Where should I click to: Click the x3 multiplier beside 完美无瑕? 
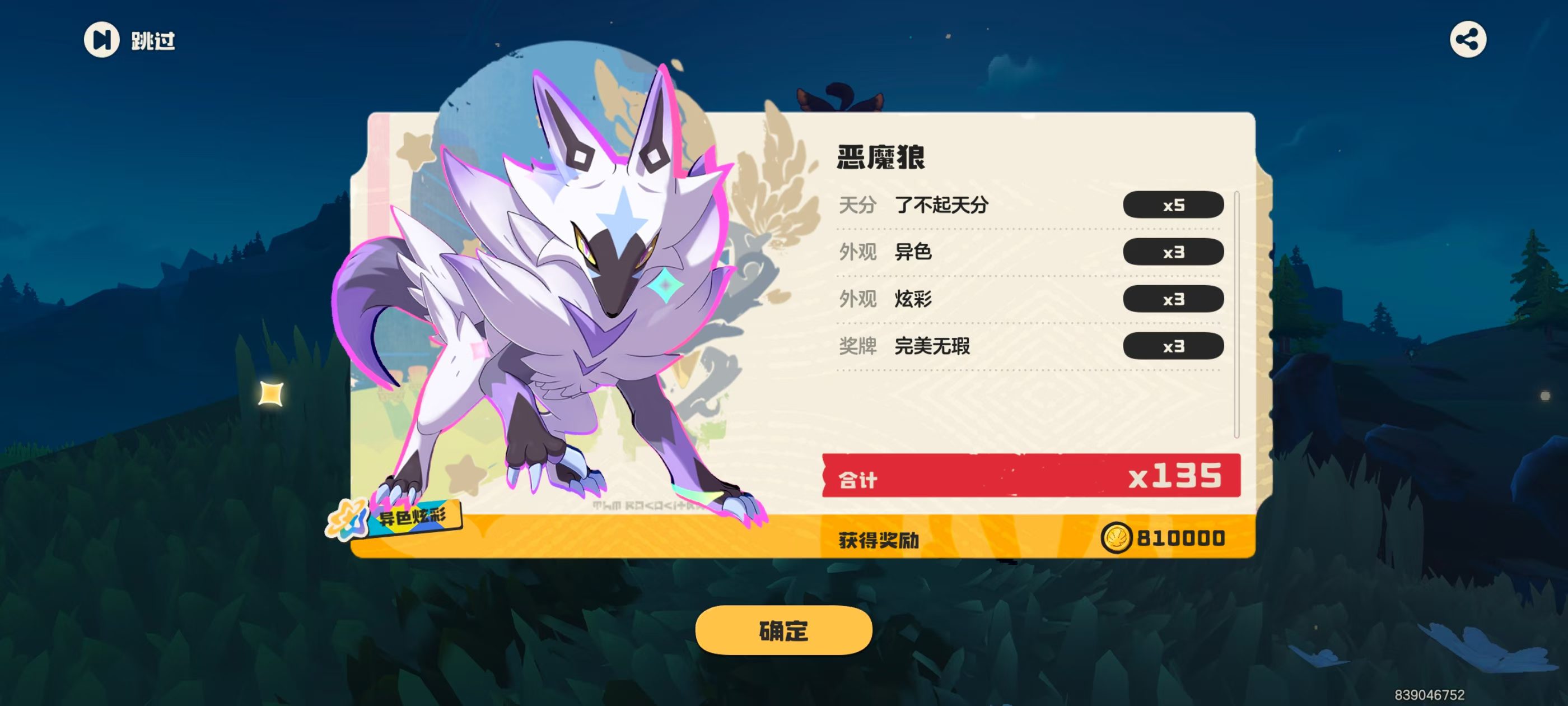coord(1175,346)
